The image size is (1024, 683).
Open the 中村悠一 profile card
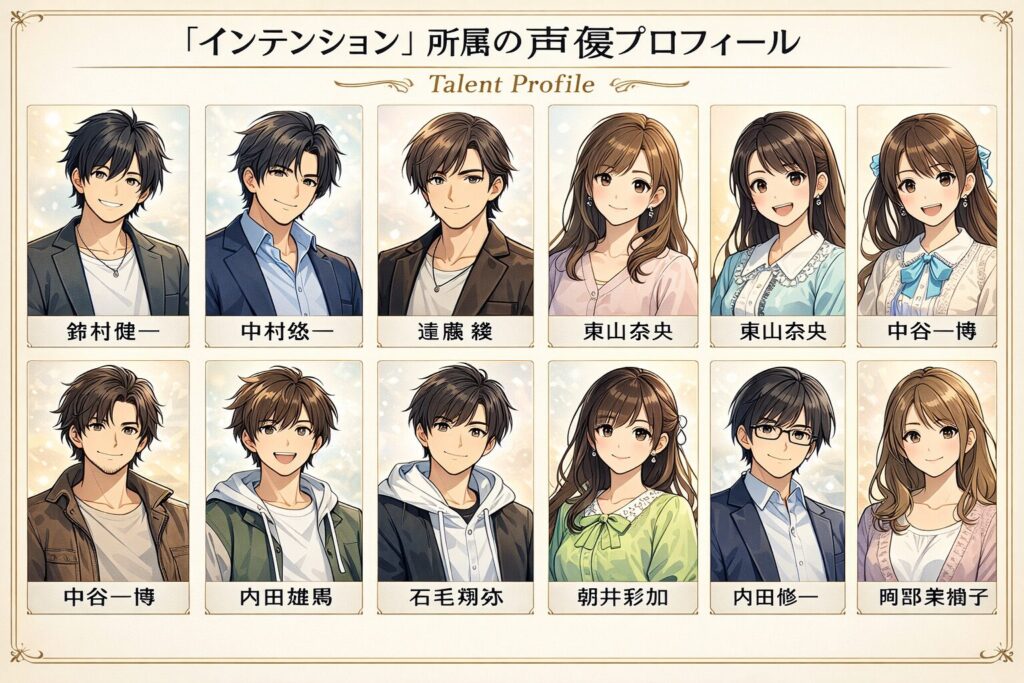click(284, 225)
